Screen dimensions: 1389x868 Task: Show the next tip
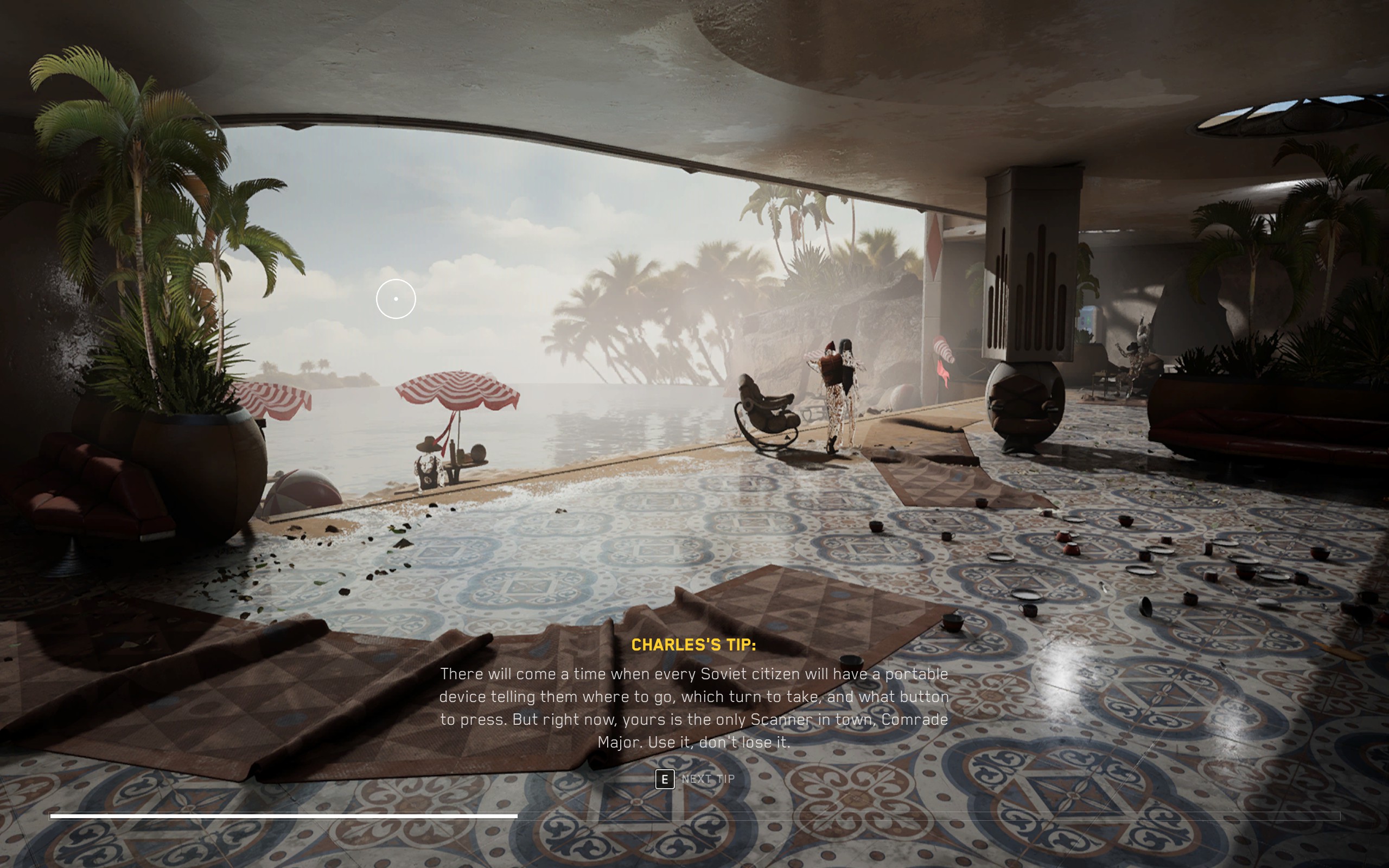[x=694, y=779]
